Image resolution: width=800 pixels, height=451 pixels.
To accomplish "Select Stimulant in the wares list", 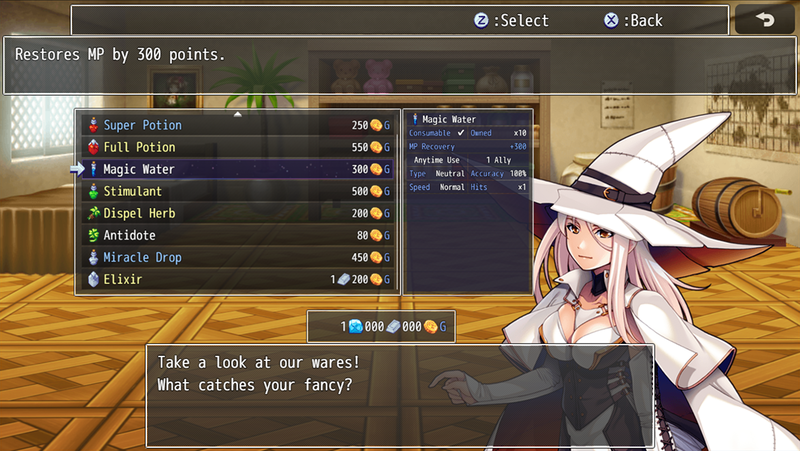I will [x=238, y=192].
